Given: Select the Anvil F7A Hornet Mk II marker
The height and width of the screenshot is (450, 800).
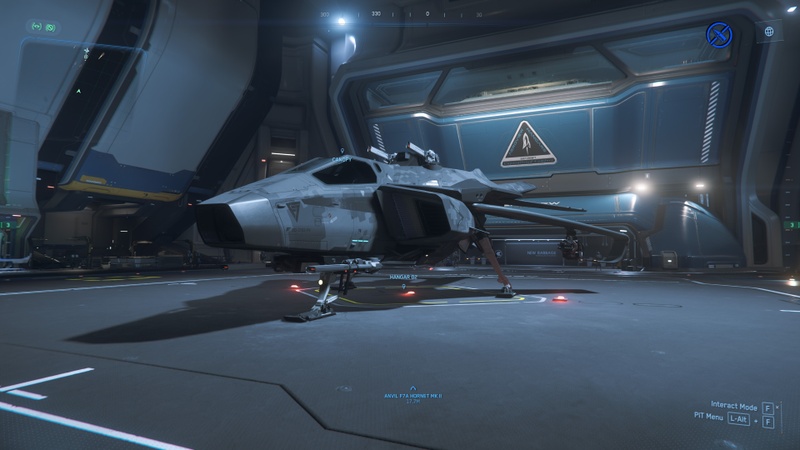Looking at the screenshot, I should click(x=413, y=392).
